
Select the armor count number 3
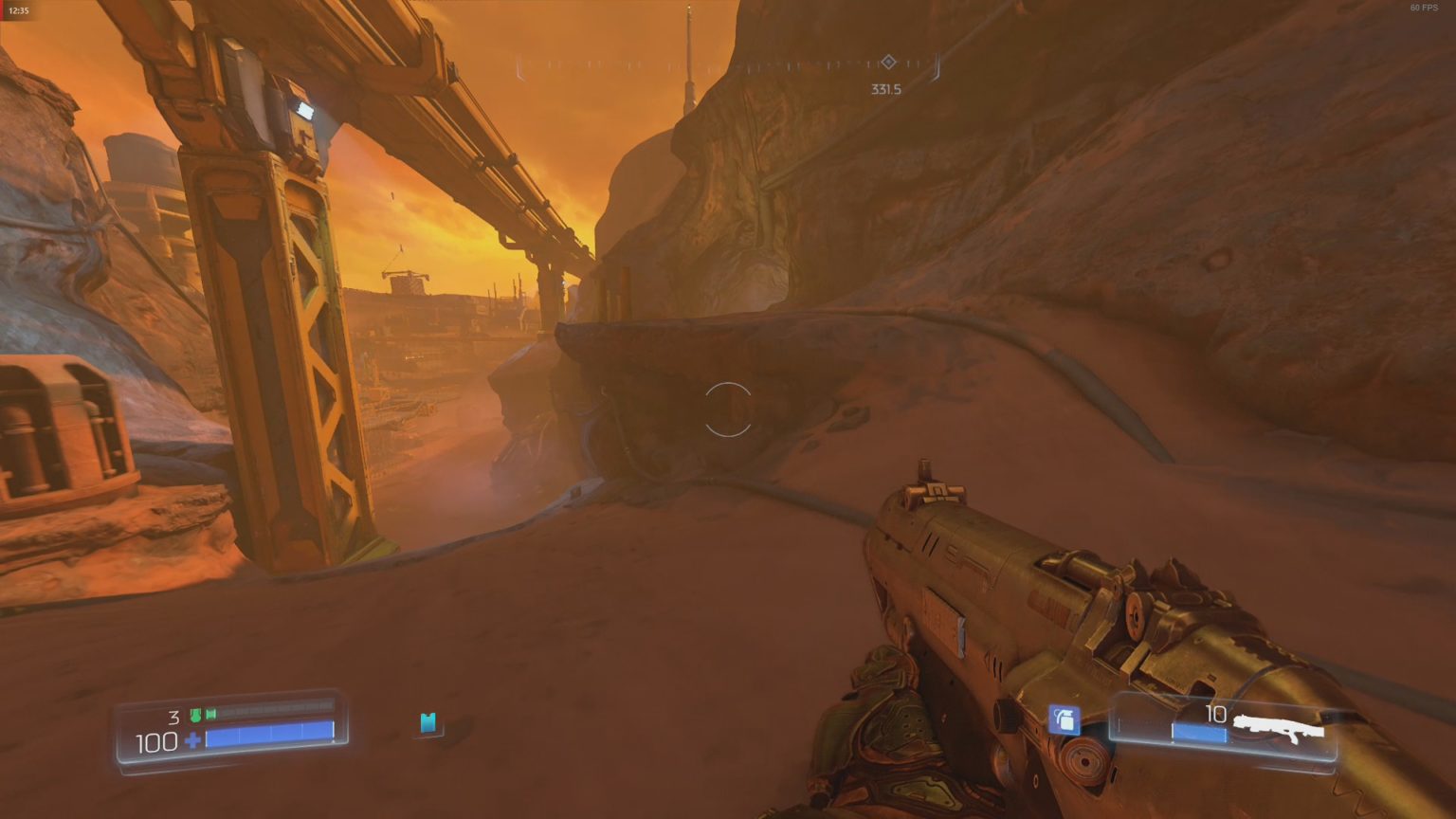[x=174, y=717]
